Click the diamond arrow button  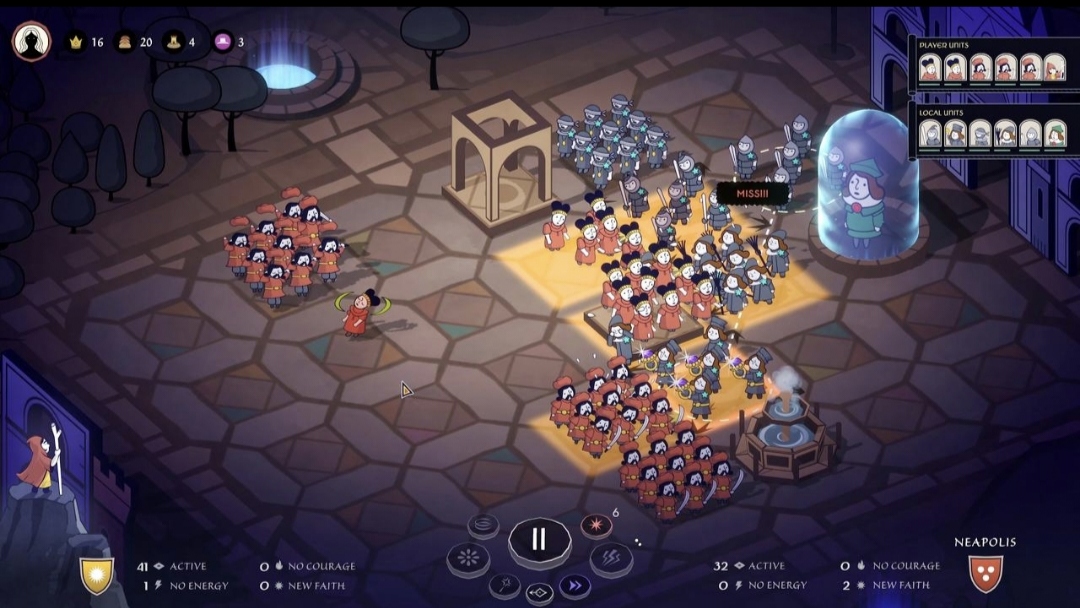pyautogui.click(x=540, y=593)
